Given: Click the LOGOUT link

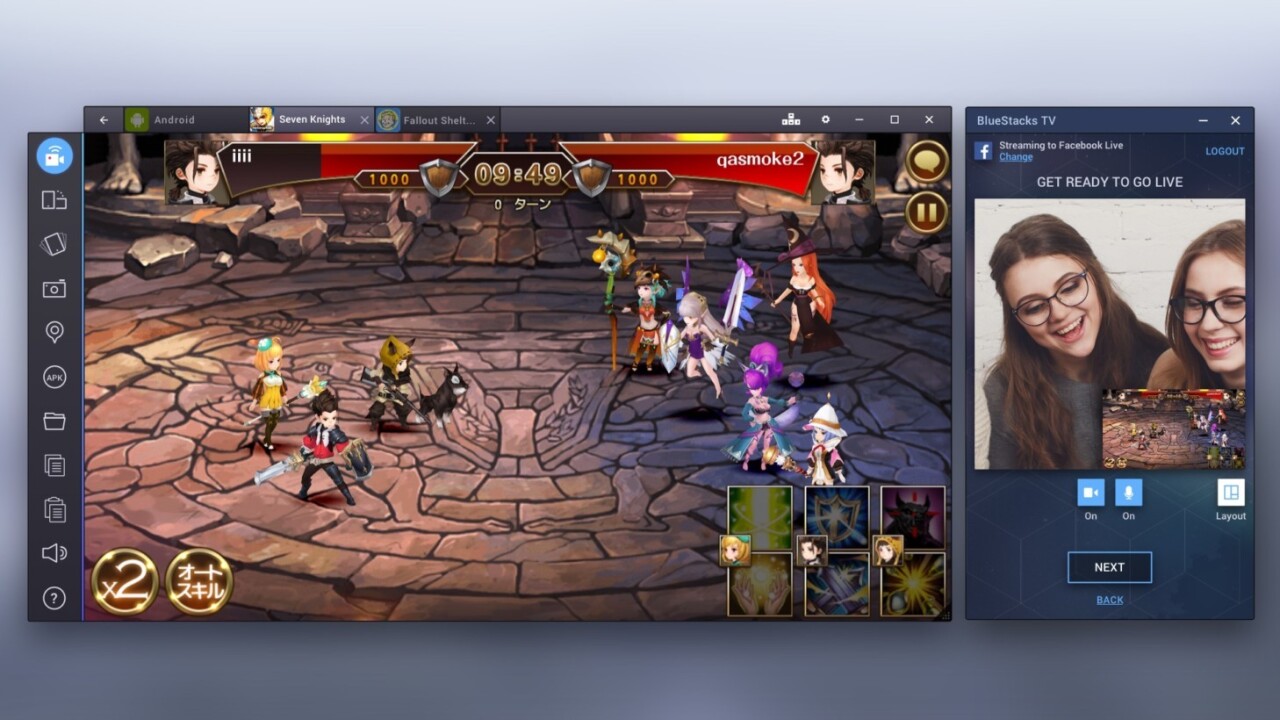Looking at the screenshot, I should click(x=1224, y=150).
